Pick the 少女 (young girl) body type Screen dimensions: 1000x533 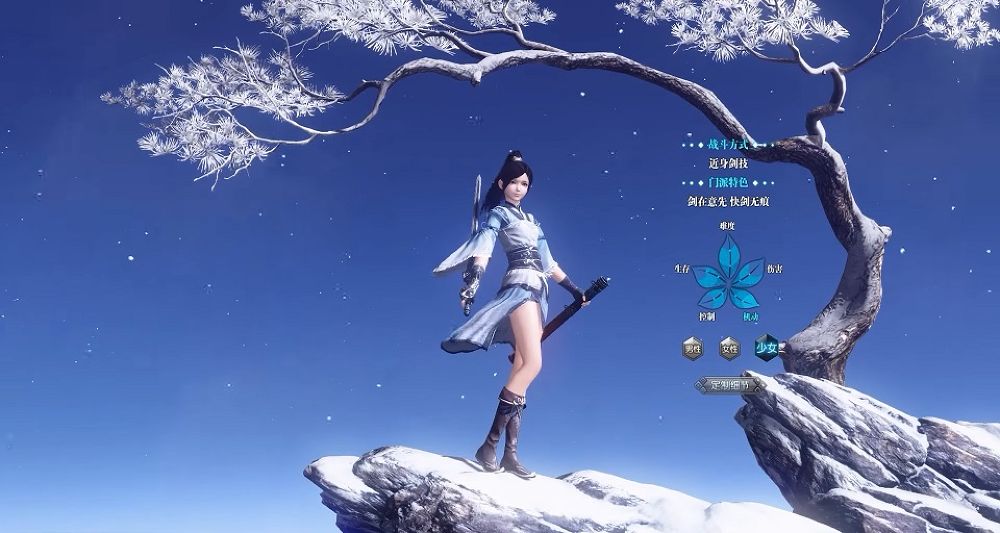click(x=767, y=348)
